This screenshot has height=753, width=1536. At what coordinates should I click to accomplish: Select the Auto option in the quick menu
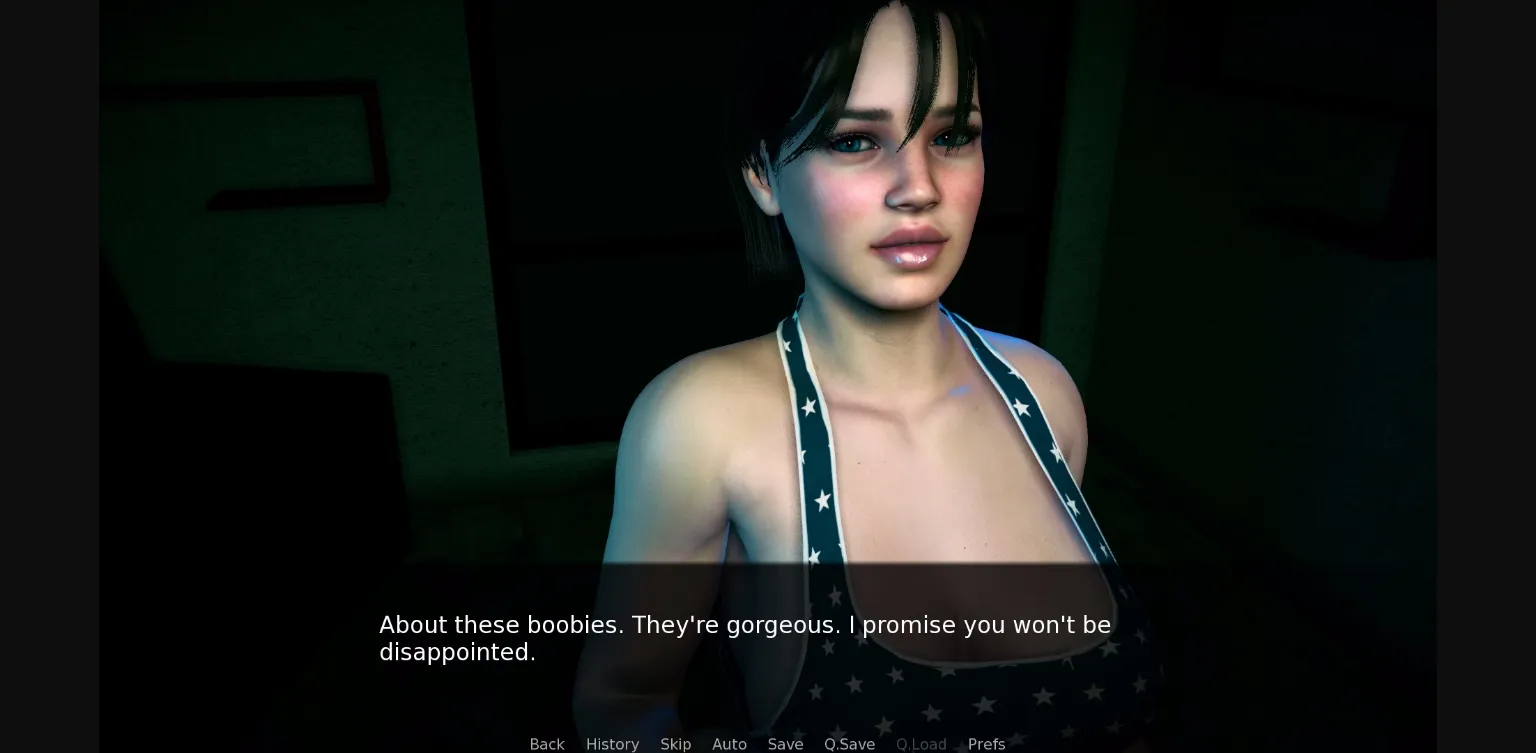(x=729, y=744)
